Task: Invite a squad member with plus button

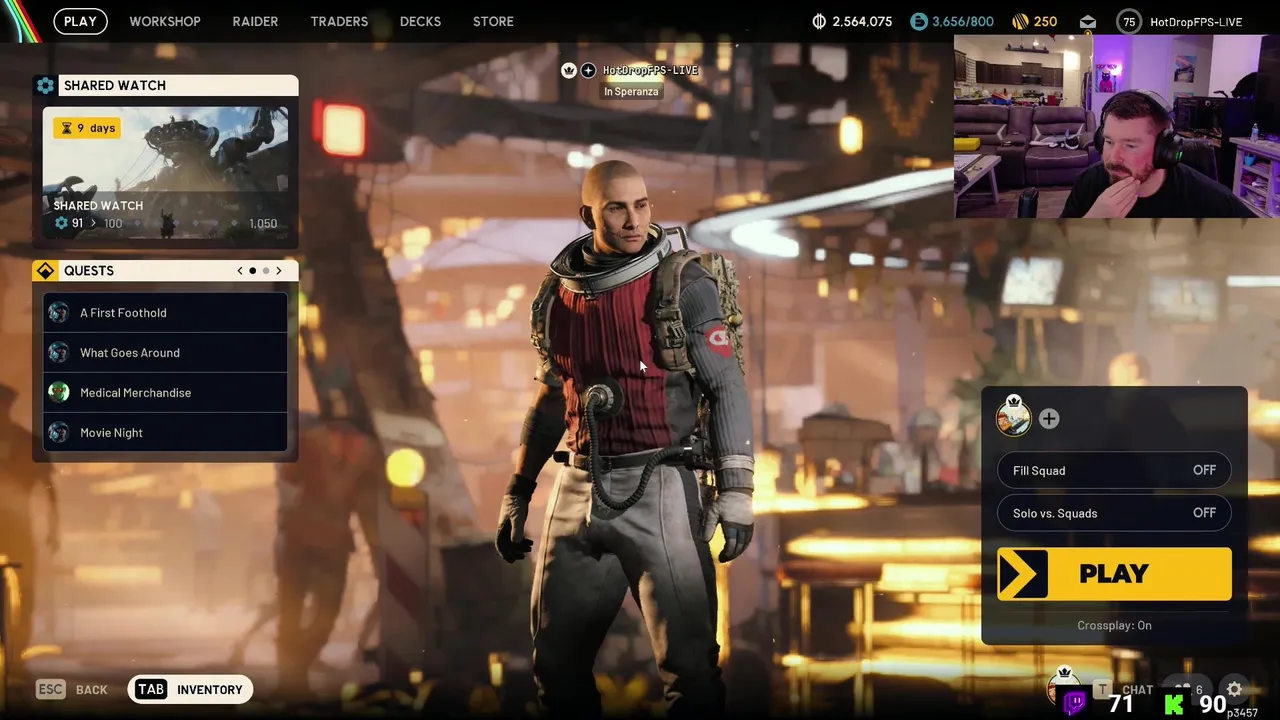Action: (x=1049, y=419)
